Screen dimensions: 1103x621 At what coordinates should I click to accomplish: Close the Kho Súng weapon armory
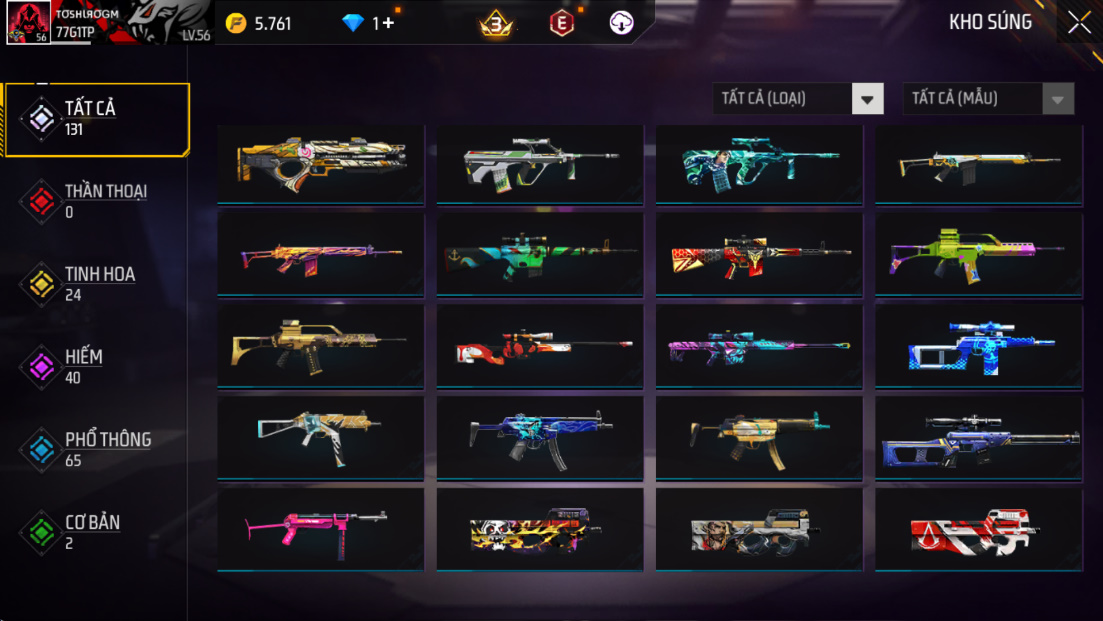point(1079,22)
